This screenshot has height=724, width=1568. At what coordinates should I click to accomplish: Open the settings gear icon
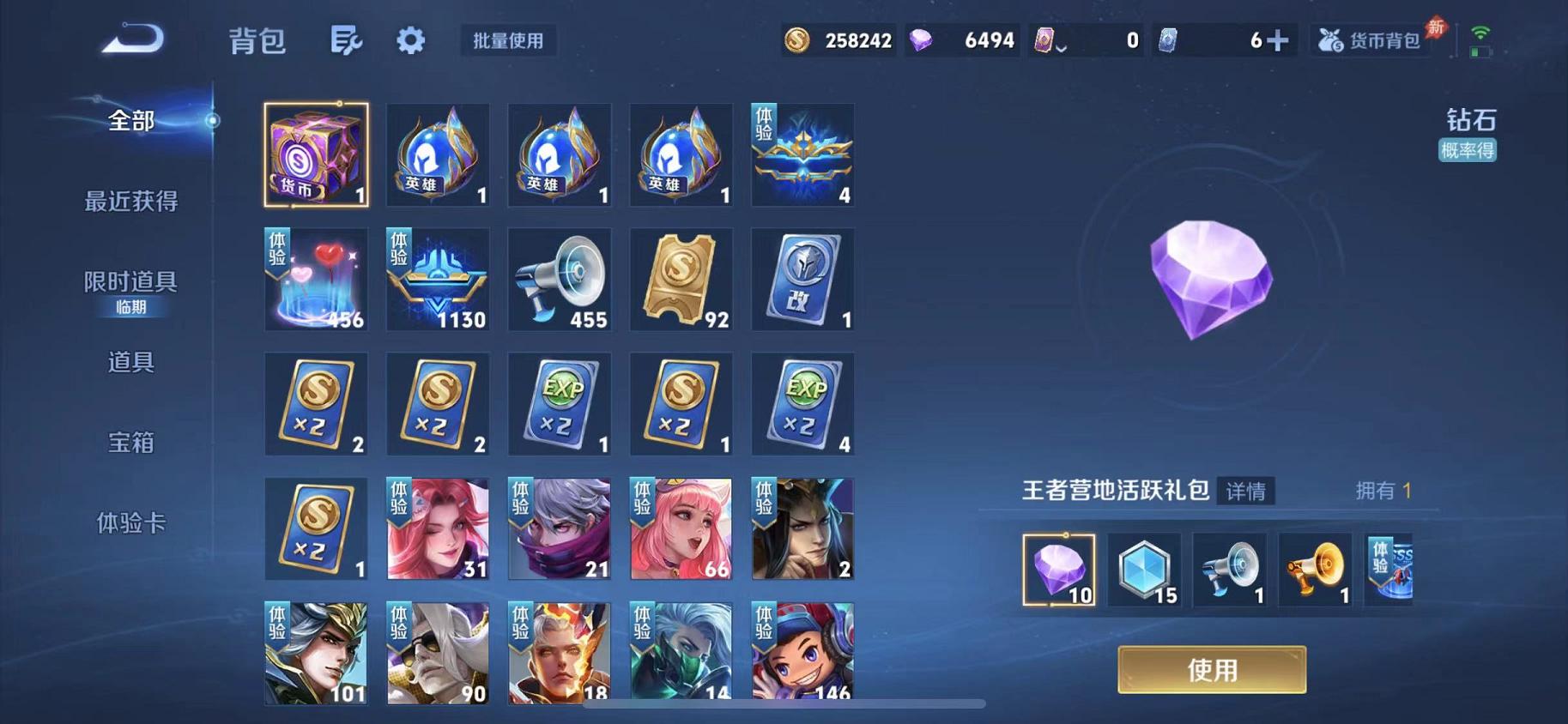pyautogui.click(x=410, y=39)
